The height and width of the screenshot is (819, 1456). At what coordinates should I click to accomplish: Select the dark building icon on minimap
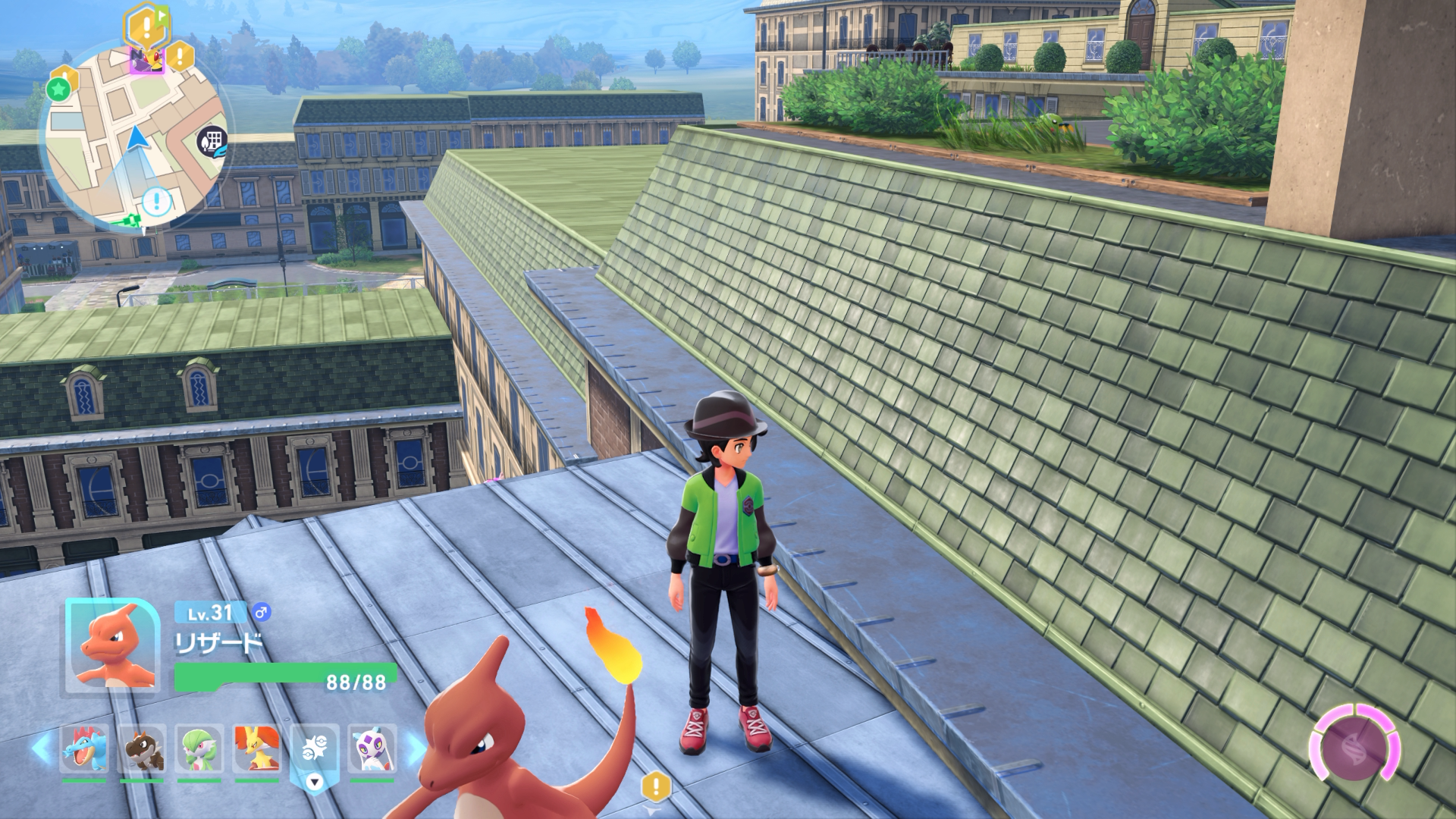point(213,141)
